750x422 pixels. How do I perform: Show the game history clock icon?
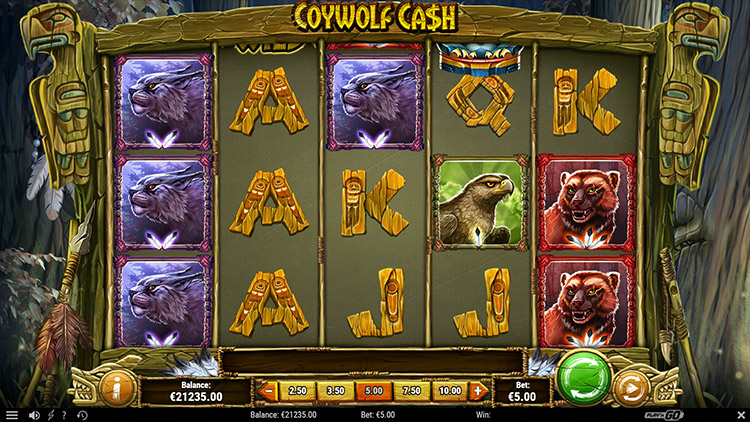coord(82,415)
